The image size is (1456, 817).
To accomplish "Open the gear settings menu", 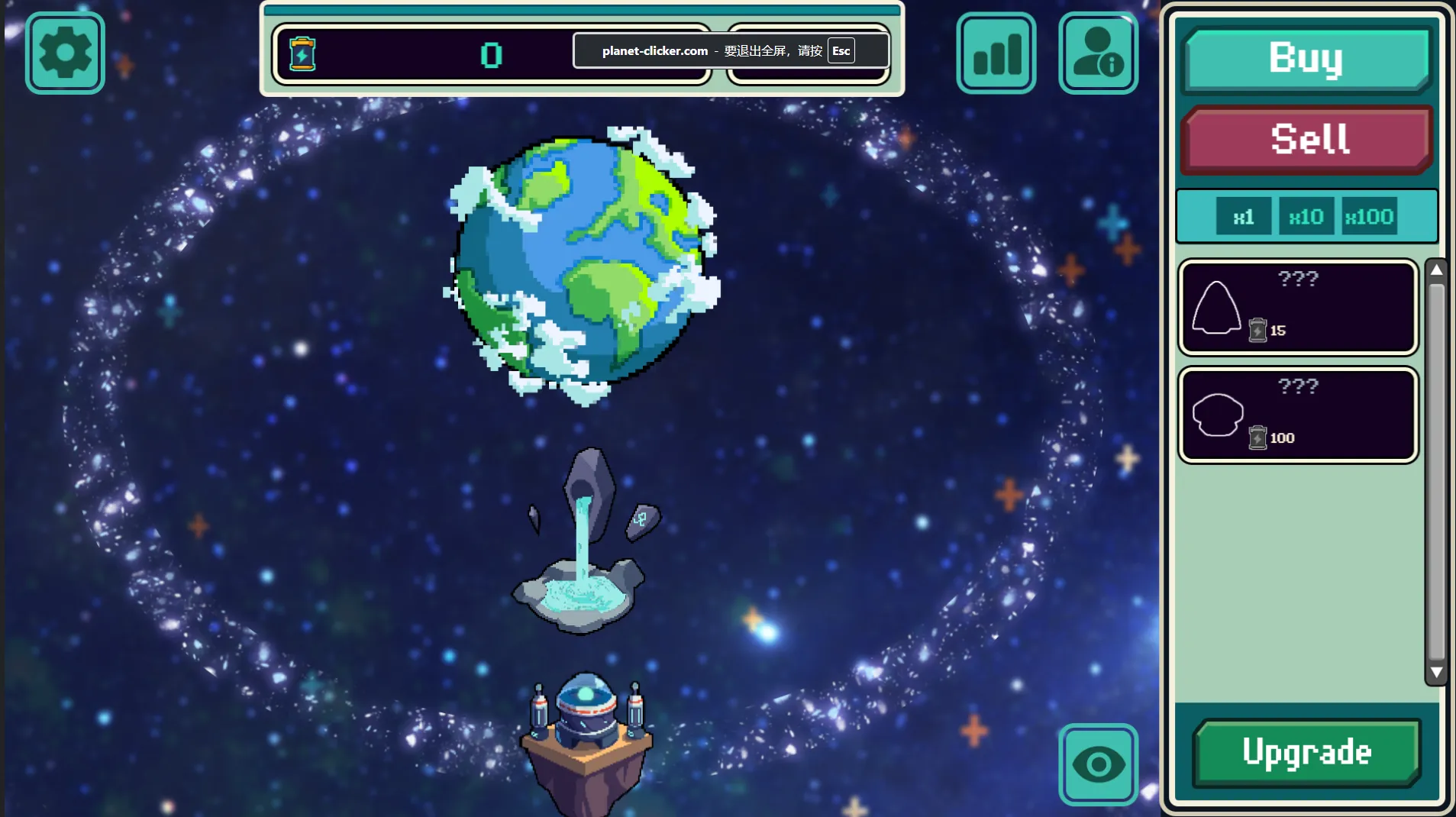I will tap(65, 53).
